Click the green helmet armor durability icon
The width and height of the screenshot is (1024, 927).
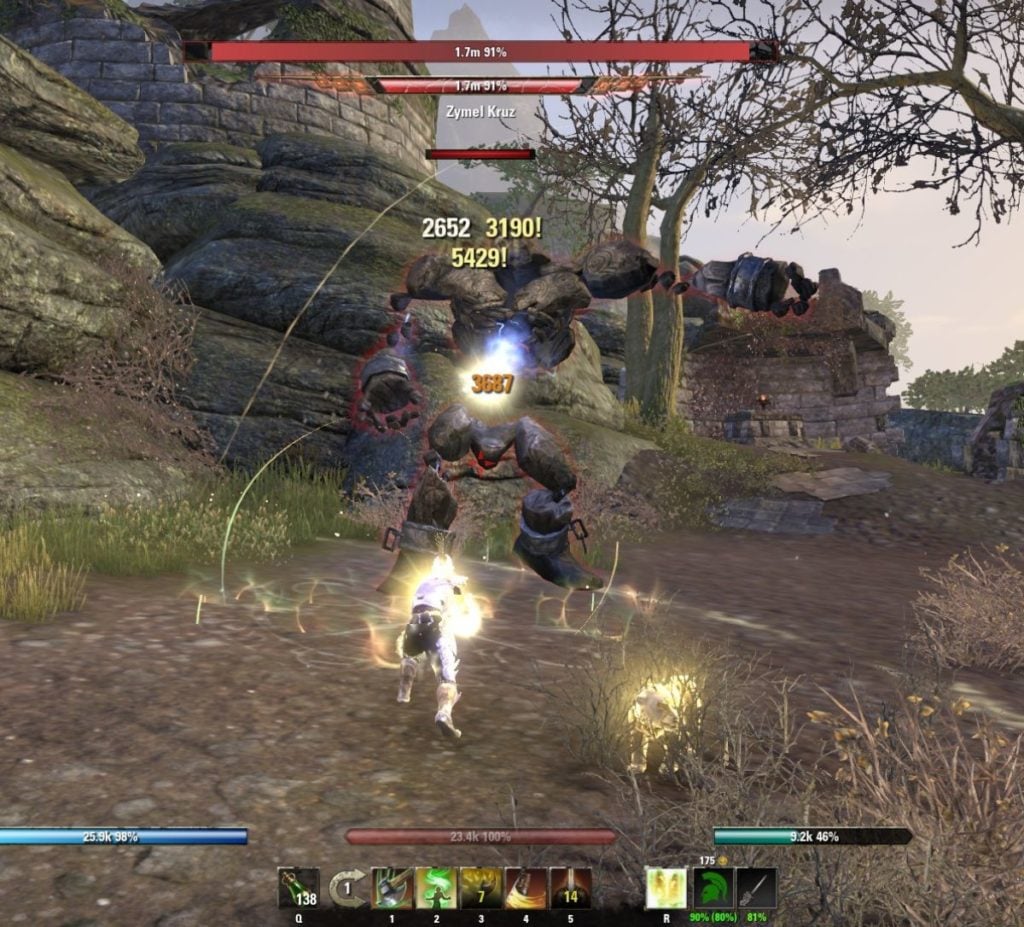pyautogui.click(x=713, y=888)
